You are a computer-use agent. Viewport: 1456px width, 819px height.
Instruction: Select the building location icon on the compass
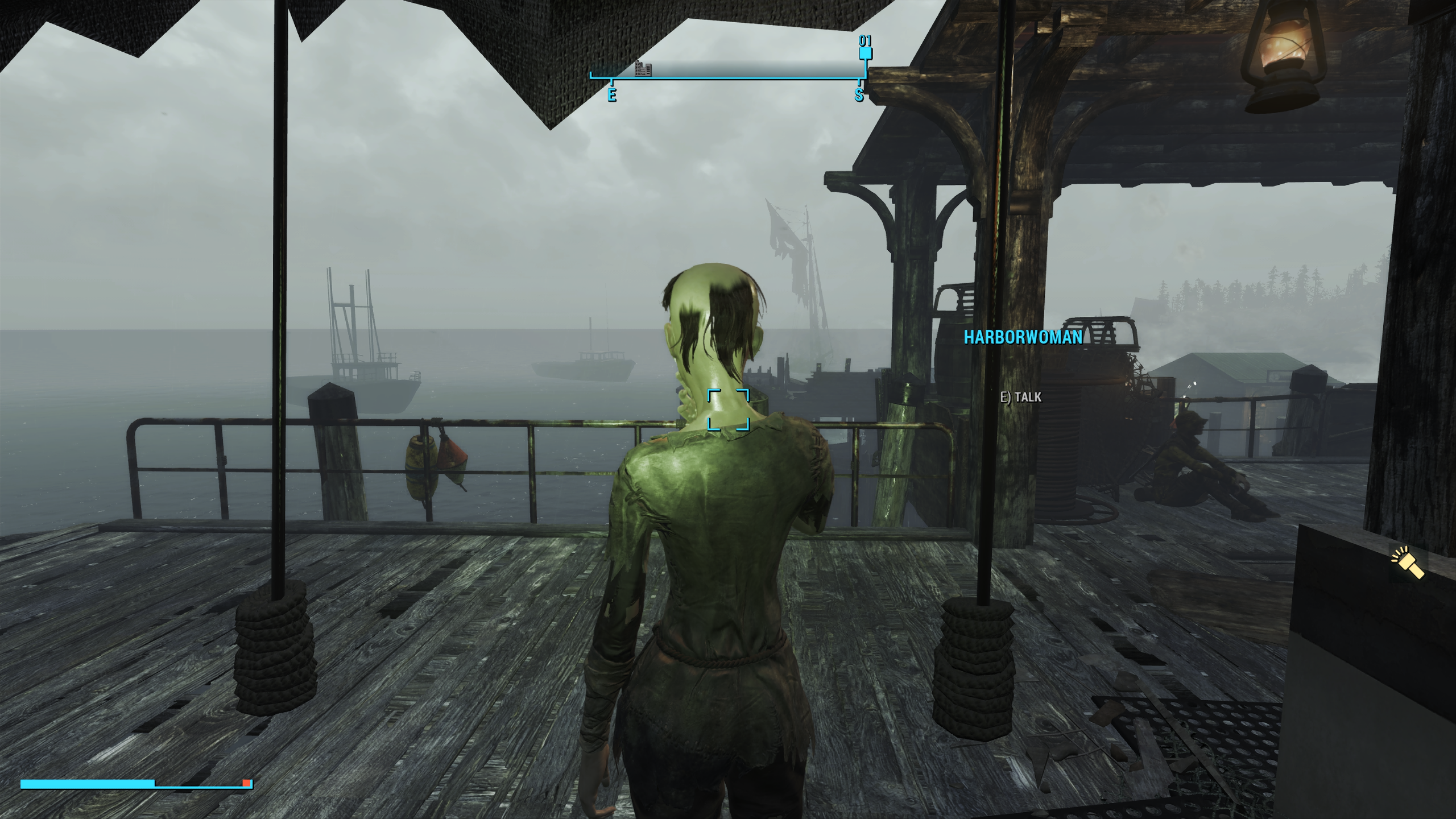(643, 69)
